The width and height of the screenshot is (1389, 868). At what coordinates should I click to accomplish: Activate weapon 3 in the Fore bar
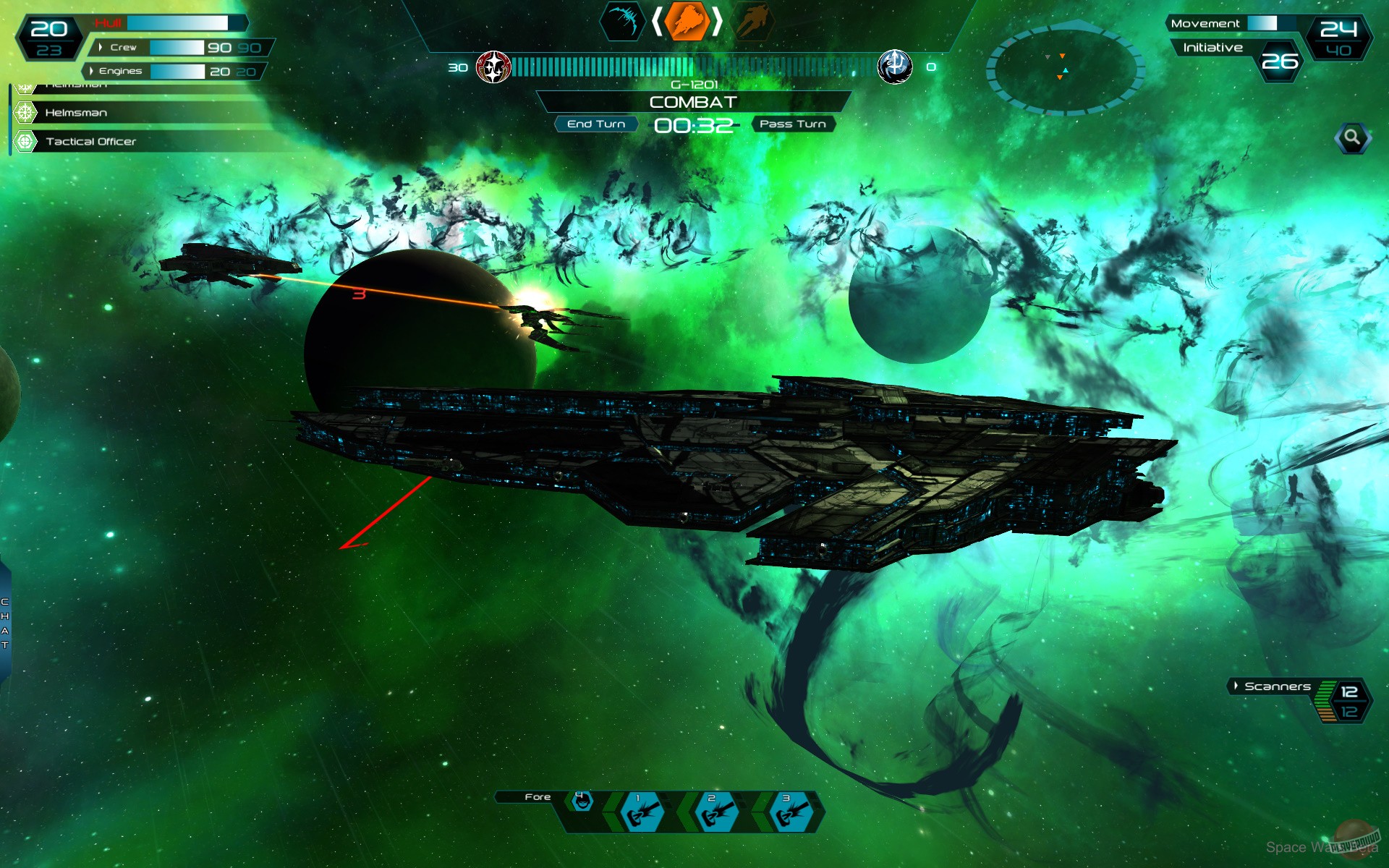[x=788, y=814]
